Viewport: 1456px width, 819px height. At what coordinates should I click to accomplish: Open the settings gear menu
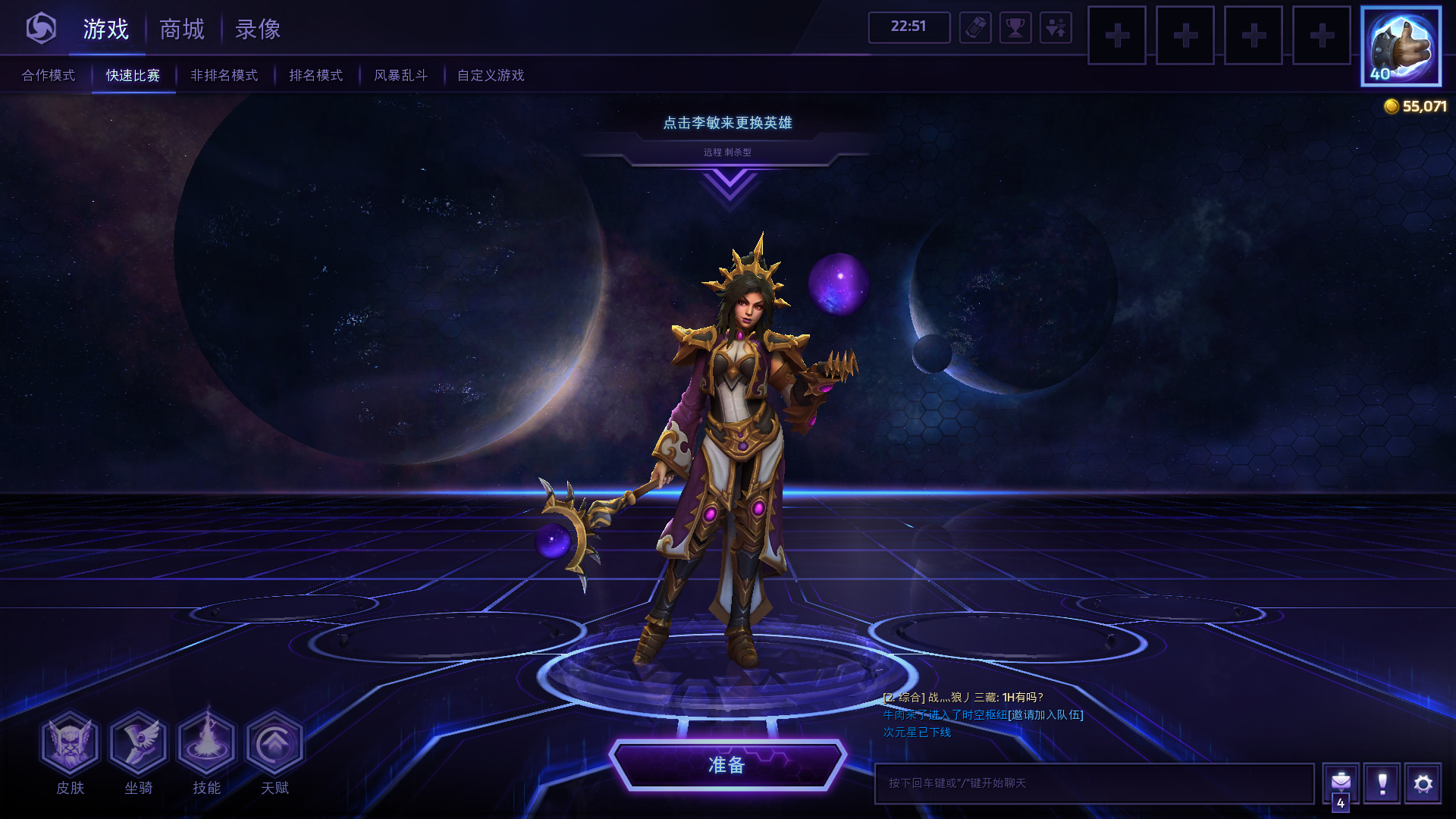click(1423, 783)
